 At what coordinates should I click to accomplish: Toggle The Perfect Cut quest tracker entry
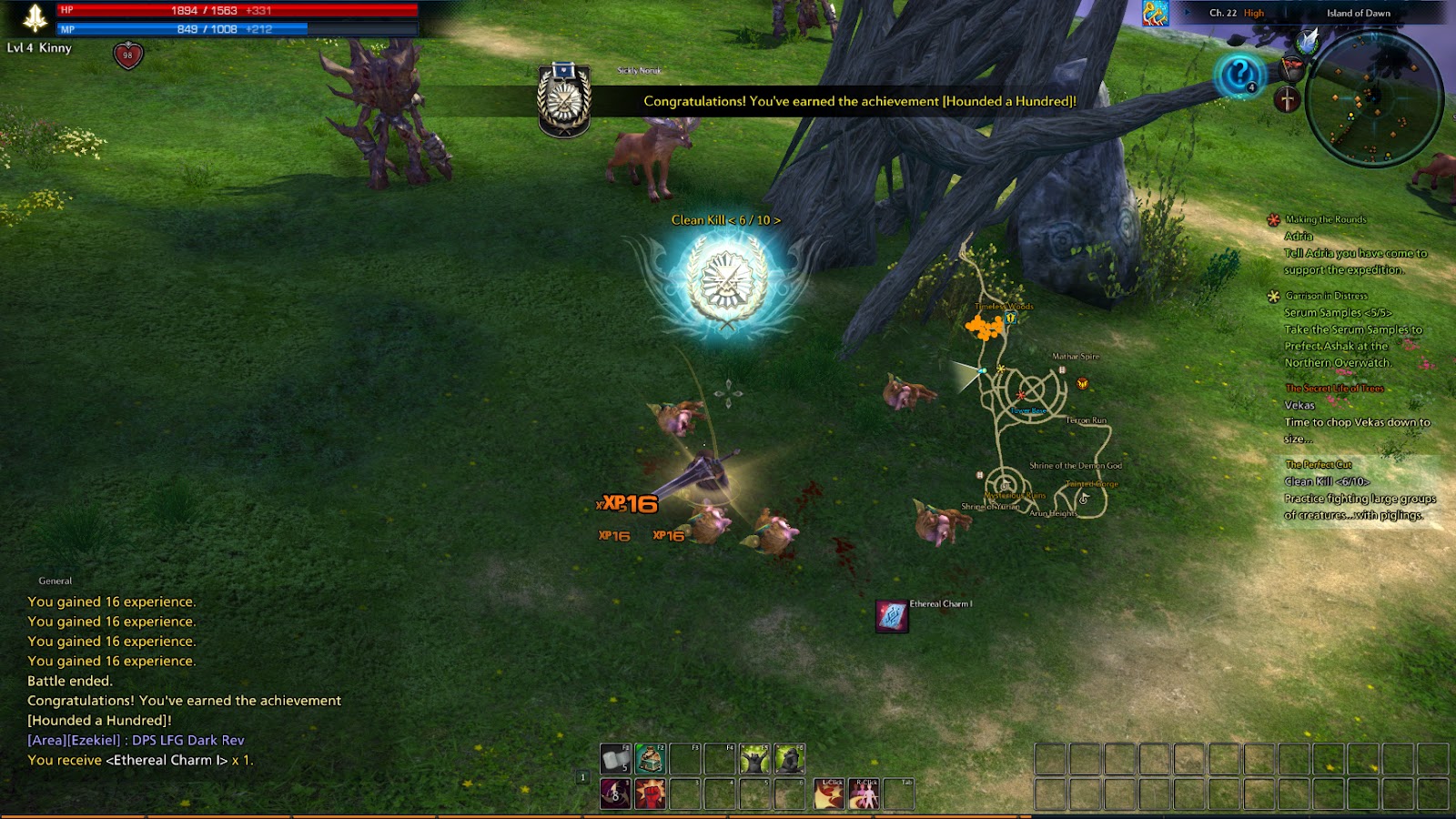(1319, 464)
